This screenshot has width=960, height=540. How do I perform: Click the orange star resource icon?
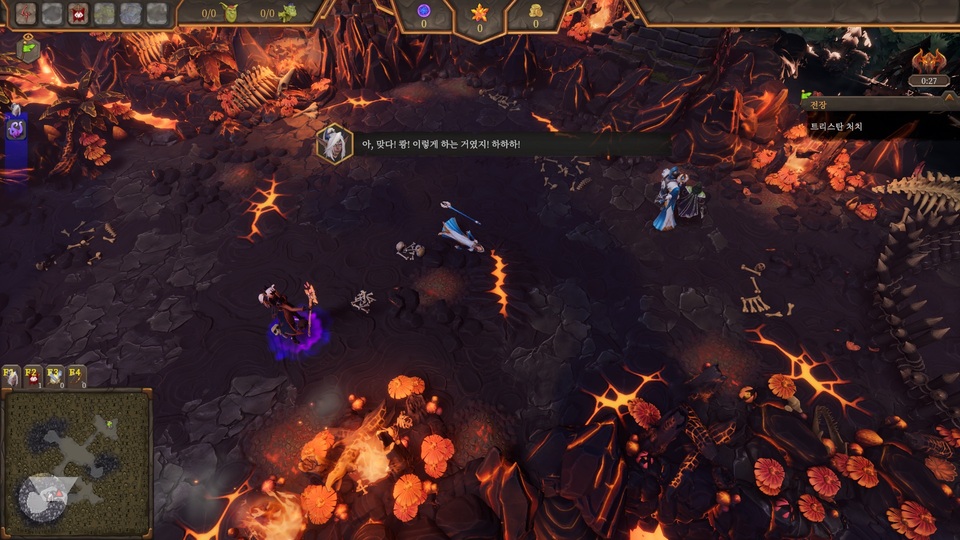(x=479, y=12)
